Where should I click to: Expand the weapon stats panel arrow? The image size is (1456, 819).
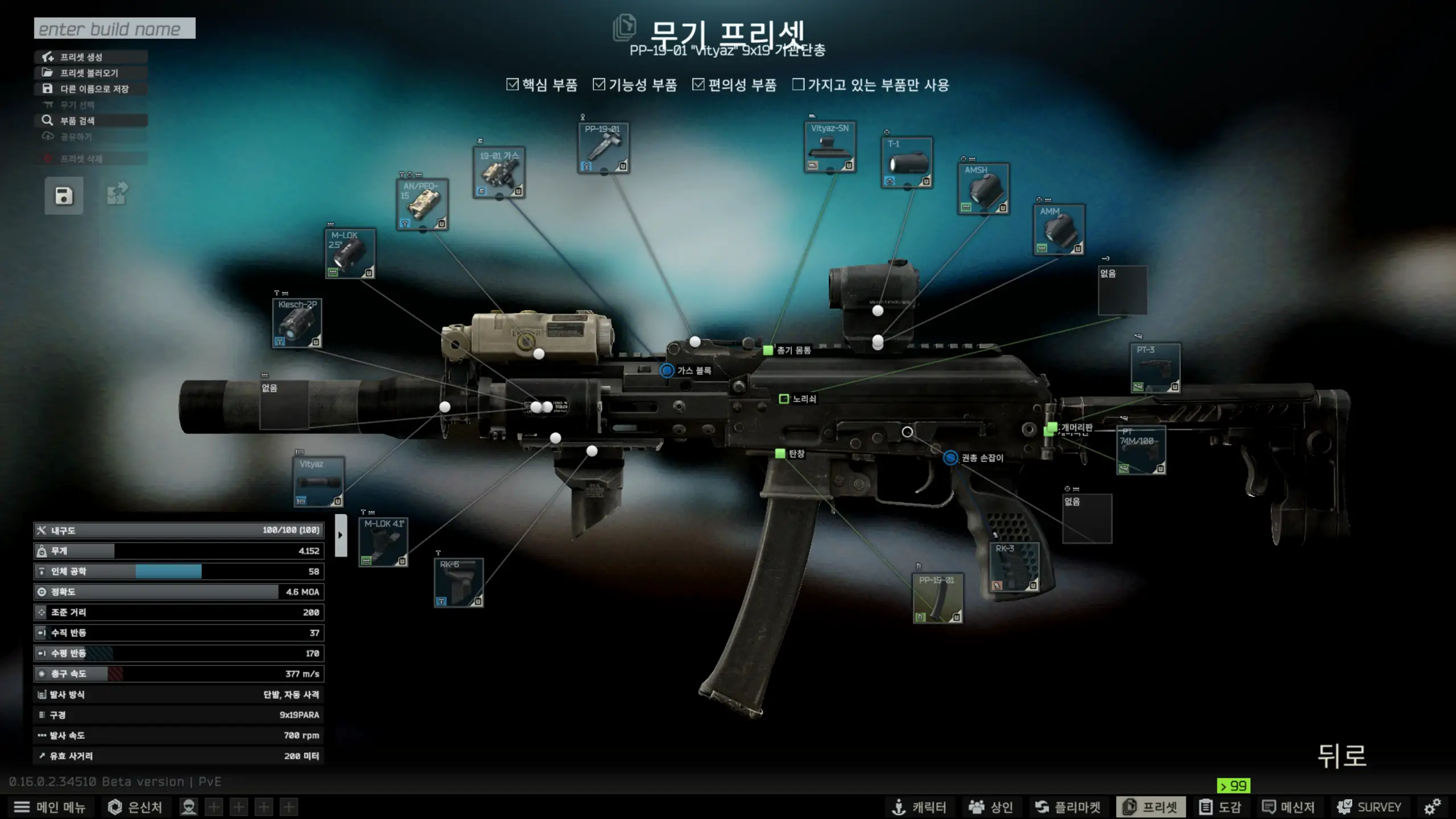(x=341, y=535)
